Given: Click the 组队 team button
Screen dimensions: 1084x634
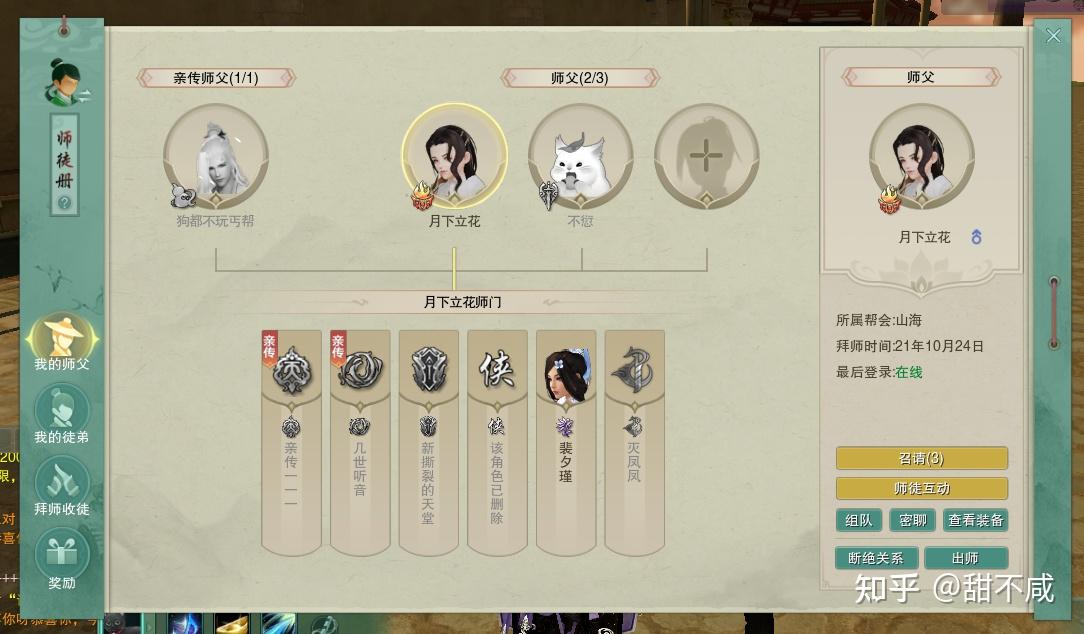Looking at the screenshot, I should (x=858, y=520).
